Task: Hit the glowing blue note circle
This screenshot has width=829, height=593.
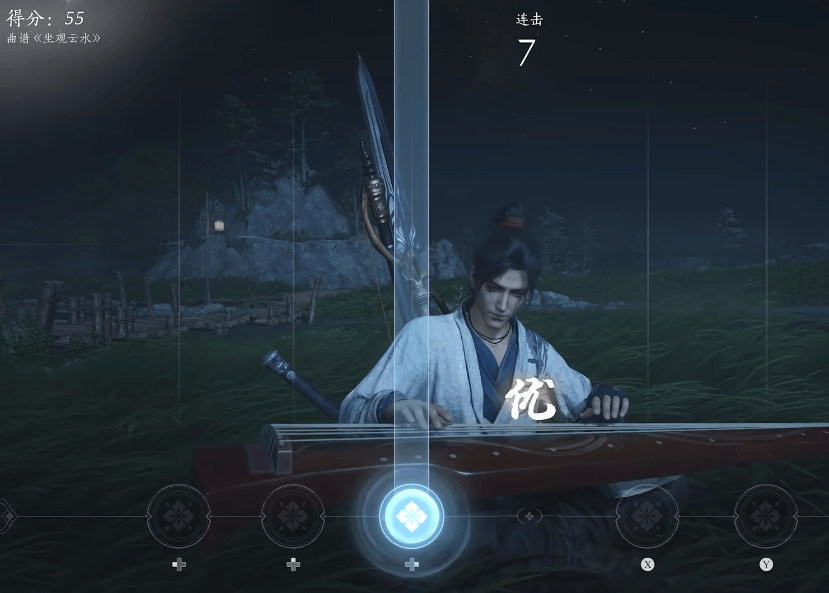Action: [x=411, y=516]
